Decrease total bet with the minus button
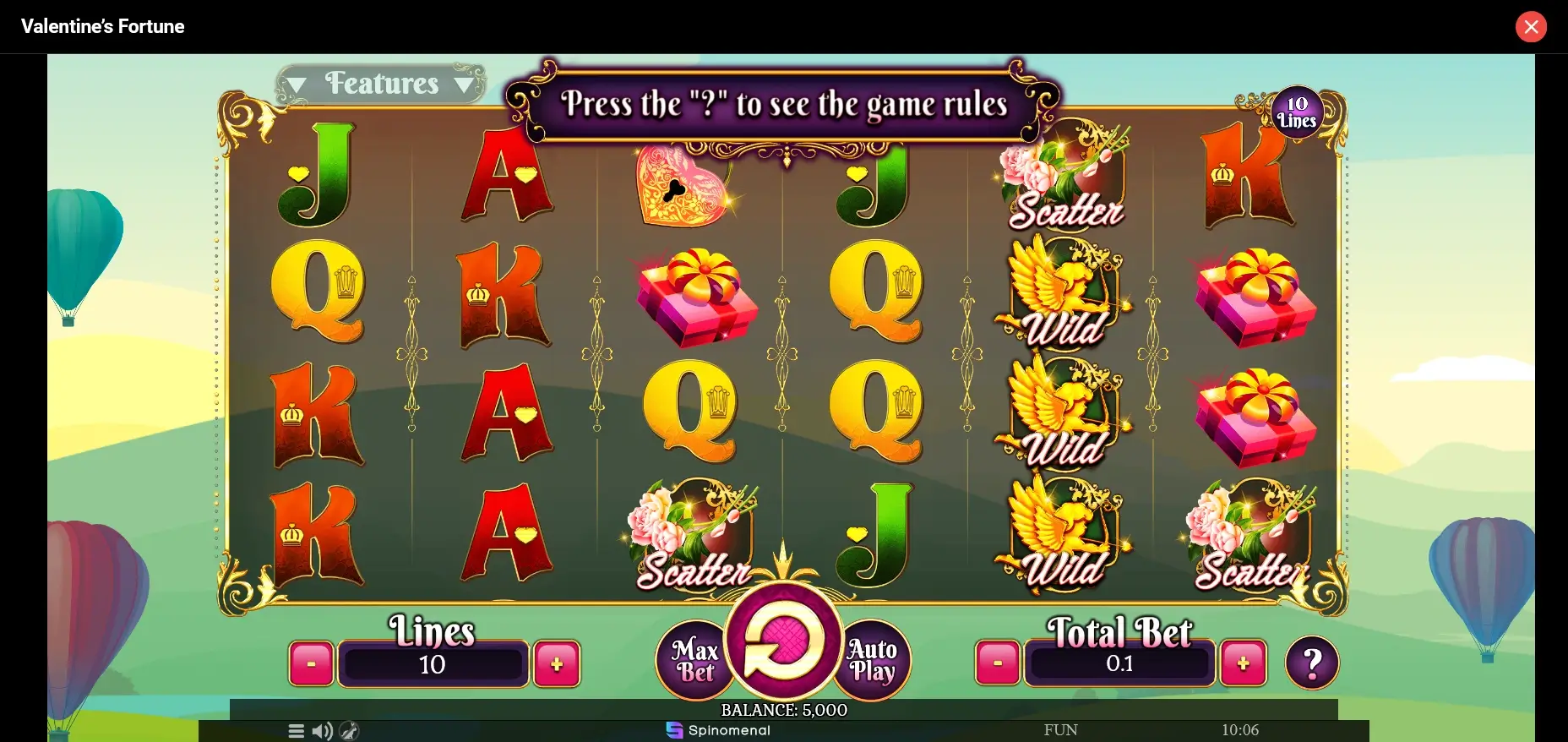The height and width of the screenshot is (742, 1568). 999,664
